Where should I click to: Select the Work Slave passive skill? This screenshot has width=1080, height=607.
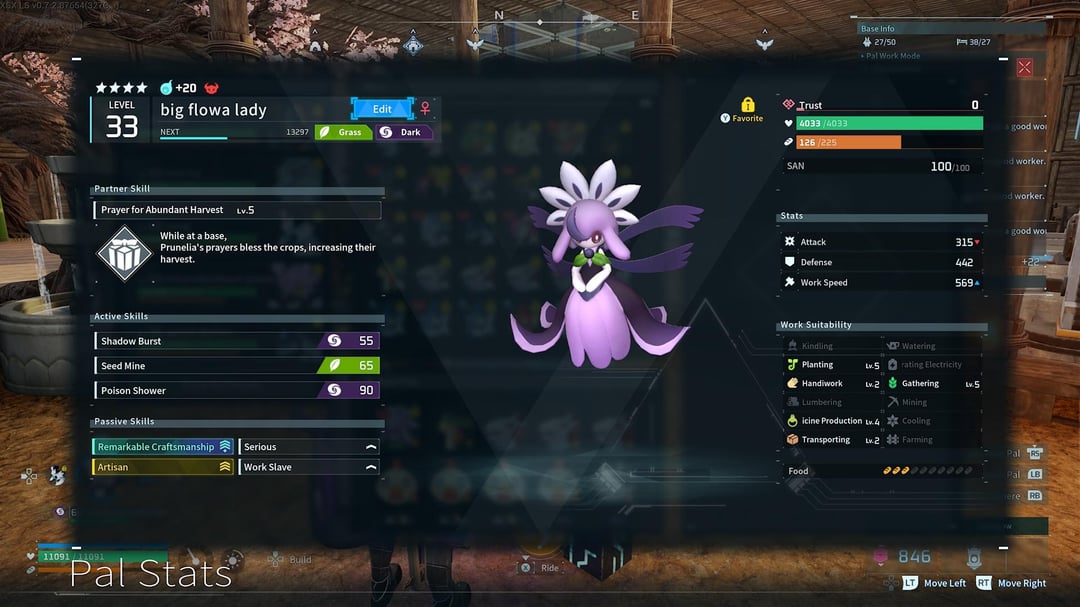309,467
